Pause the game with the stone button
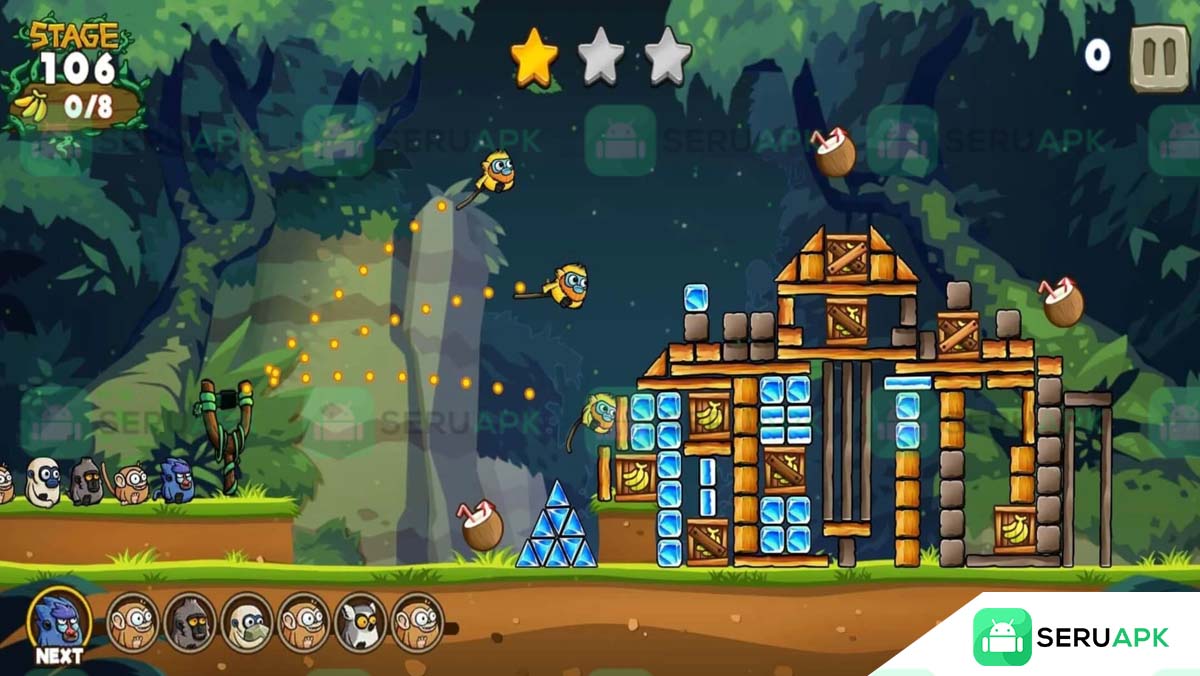Image resolution: width=1200 pixels, height=676 pixels. pos(1159,58)
